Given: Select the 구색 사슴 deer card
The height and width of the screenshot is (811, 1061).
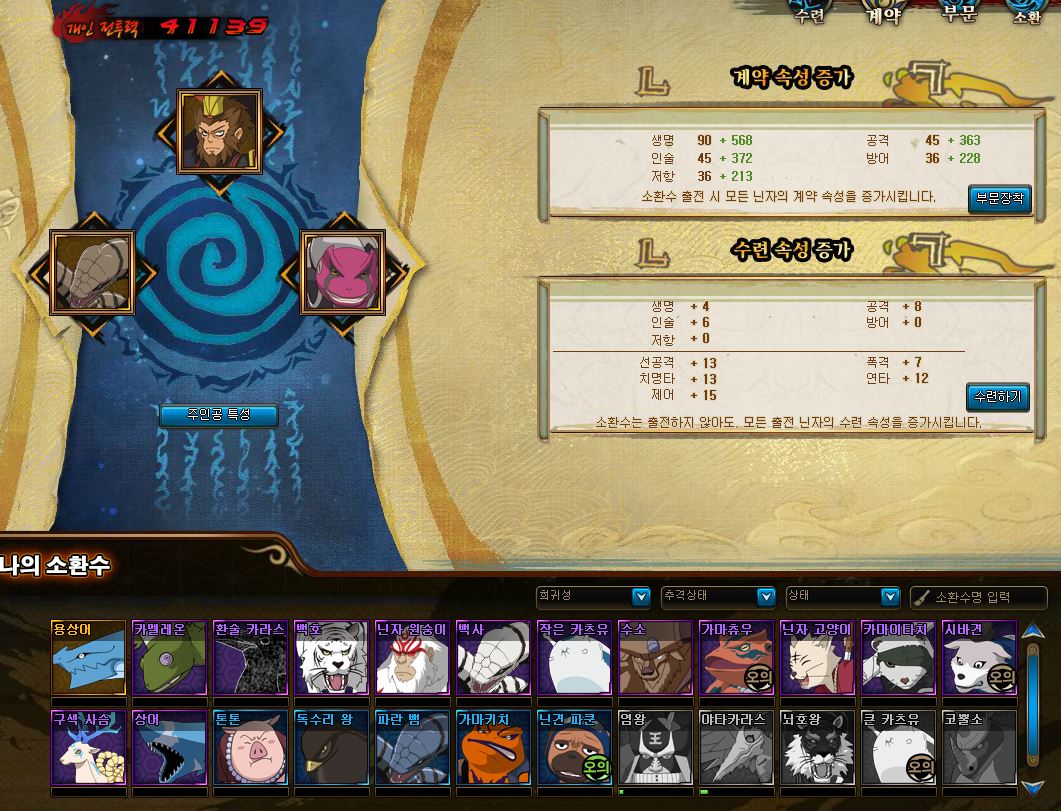Looking at the screenshot, I should point(88,748).
